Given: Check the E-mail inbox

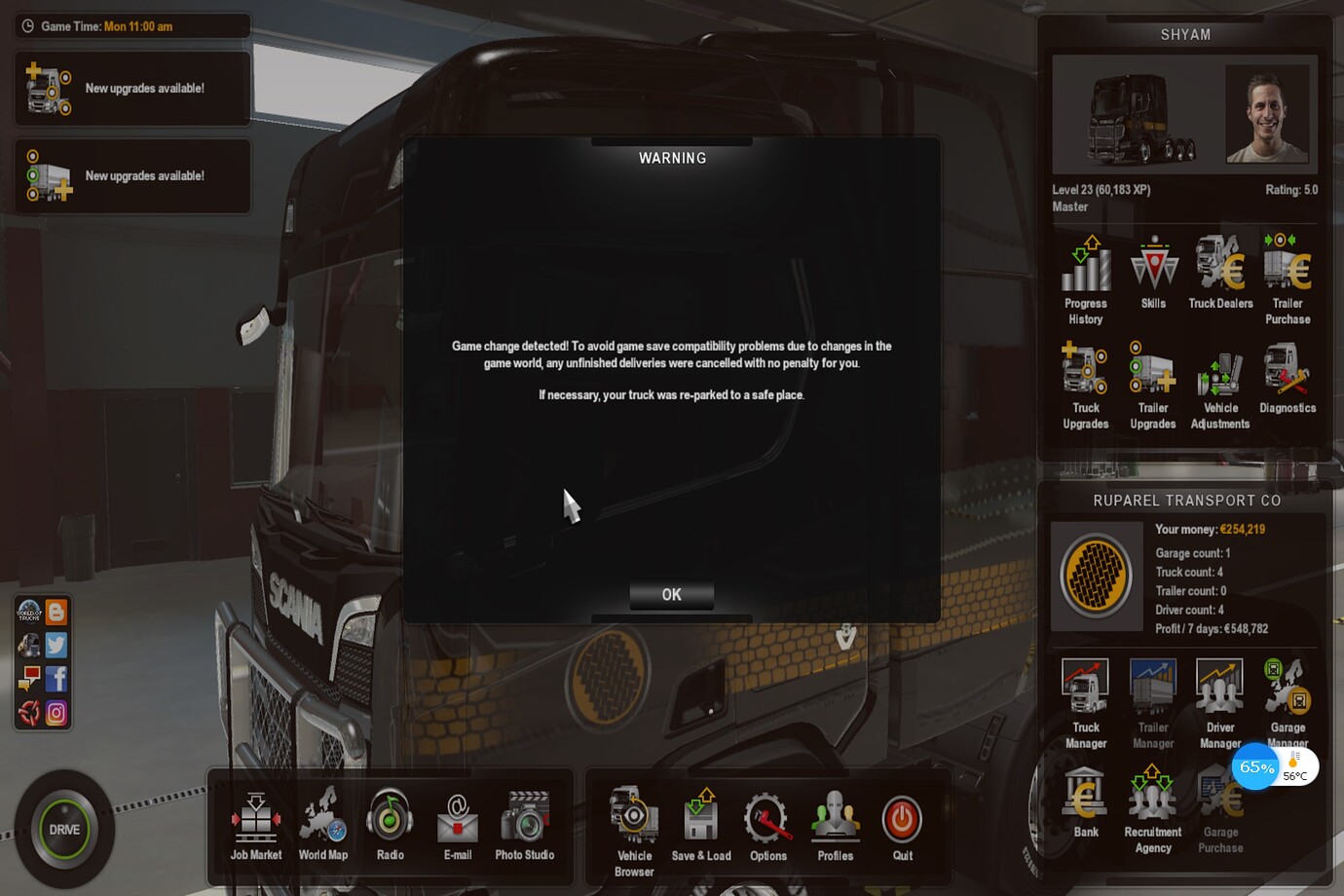Looking at the screenshot, I should 458,825.
